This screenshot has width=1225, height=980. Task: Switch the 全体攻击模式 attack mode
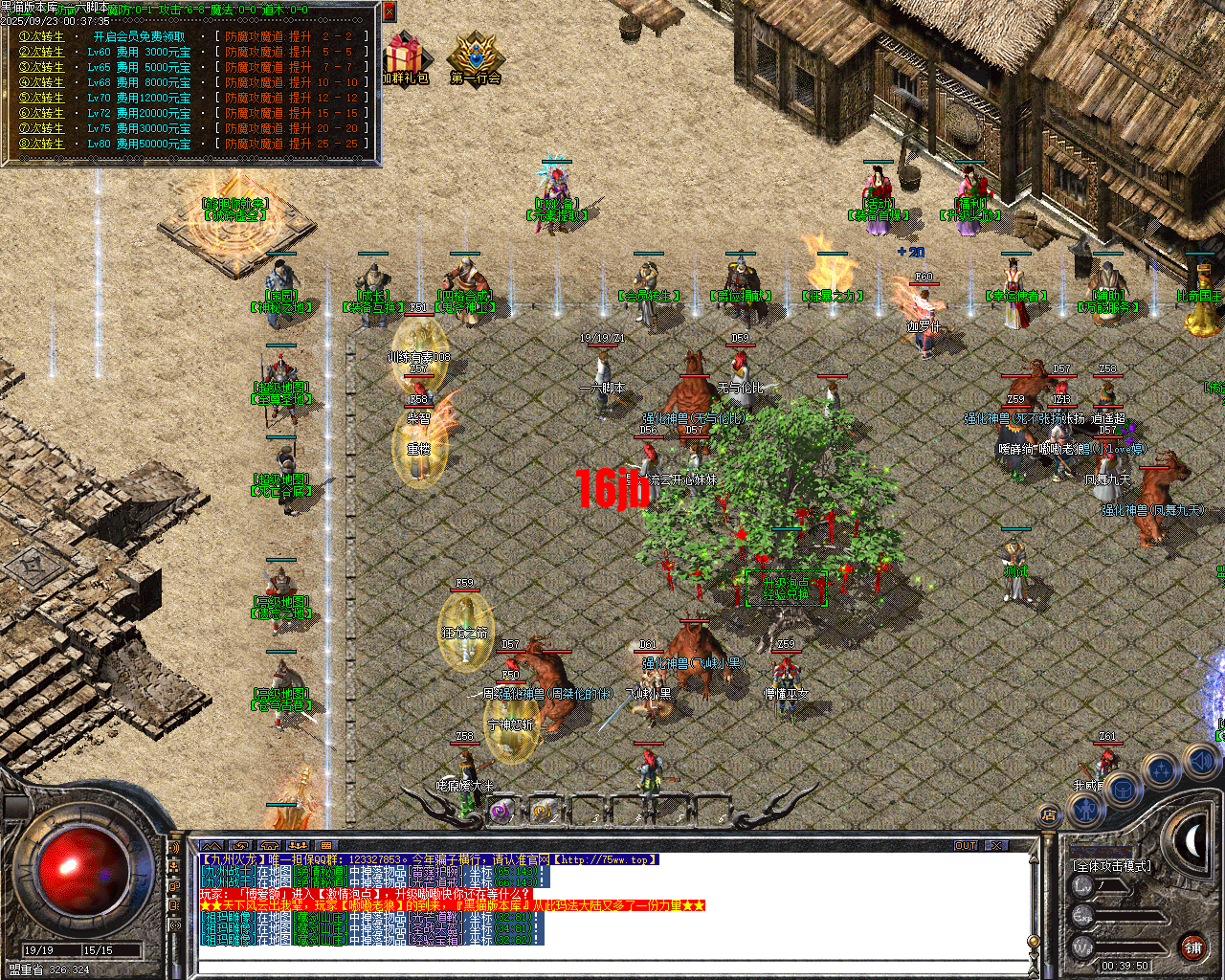point(1112,865)
